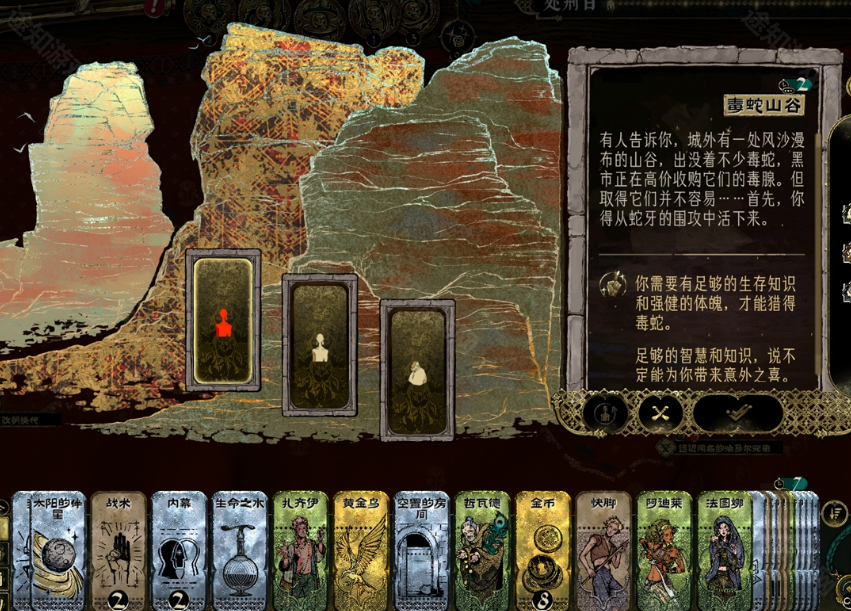The height and width of the screenshot is (611, 851).
Task: Choose the 快脚 character card
Action: tap(603, 550)
